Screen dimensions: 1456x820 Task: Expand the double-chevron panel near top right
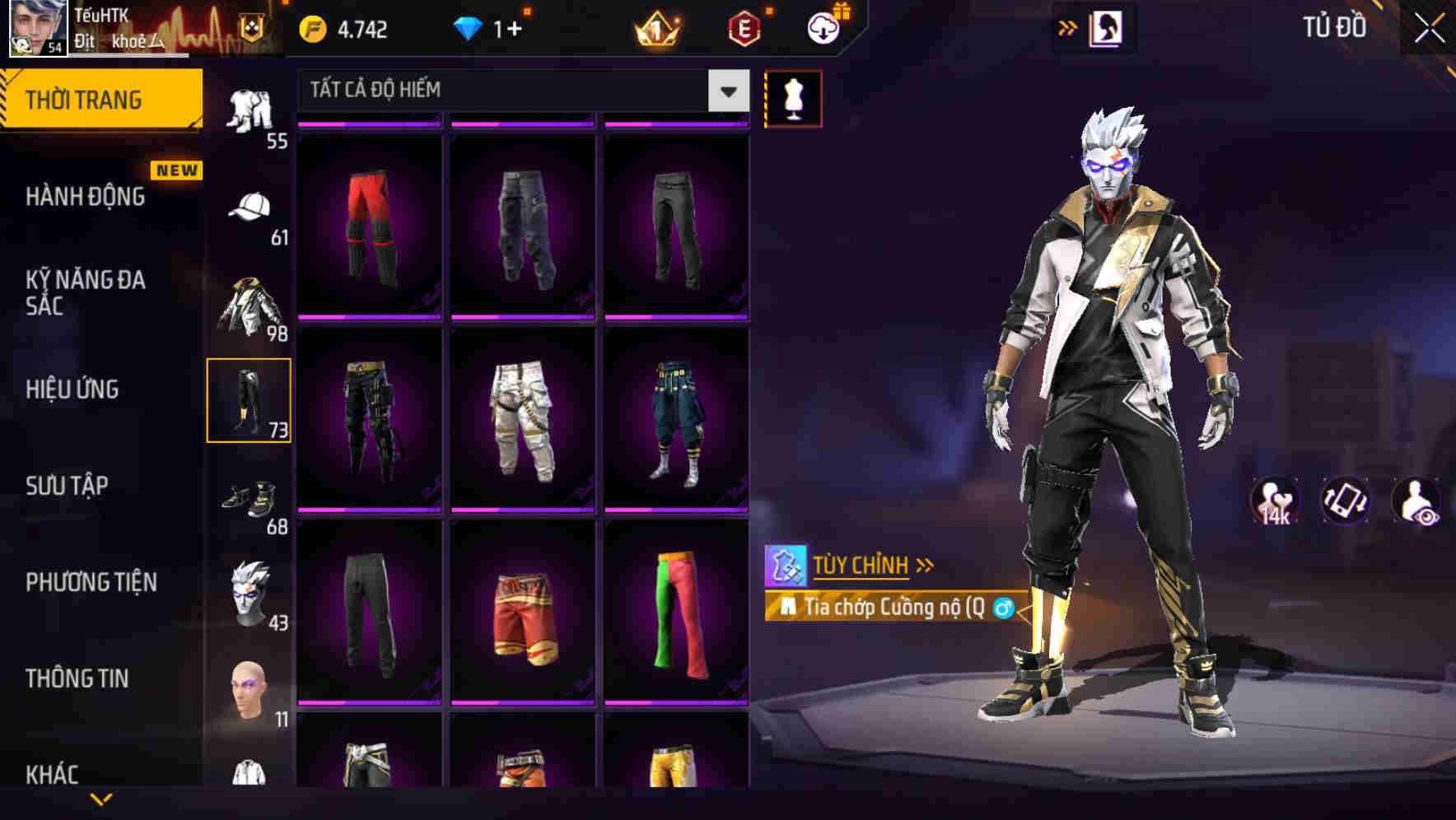[1068, 27]
